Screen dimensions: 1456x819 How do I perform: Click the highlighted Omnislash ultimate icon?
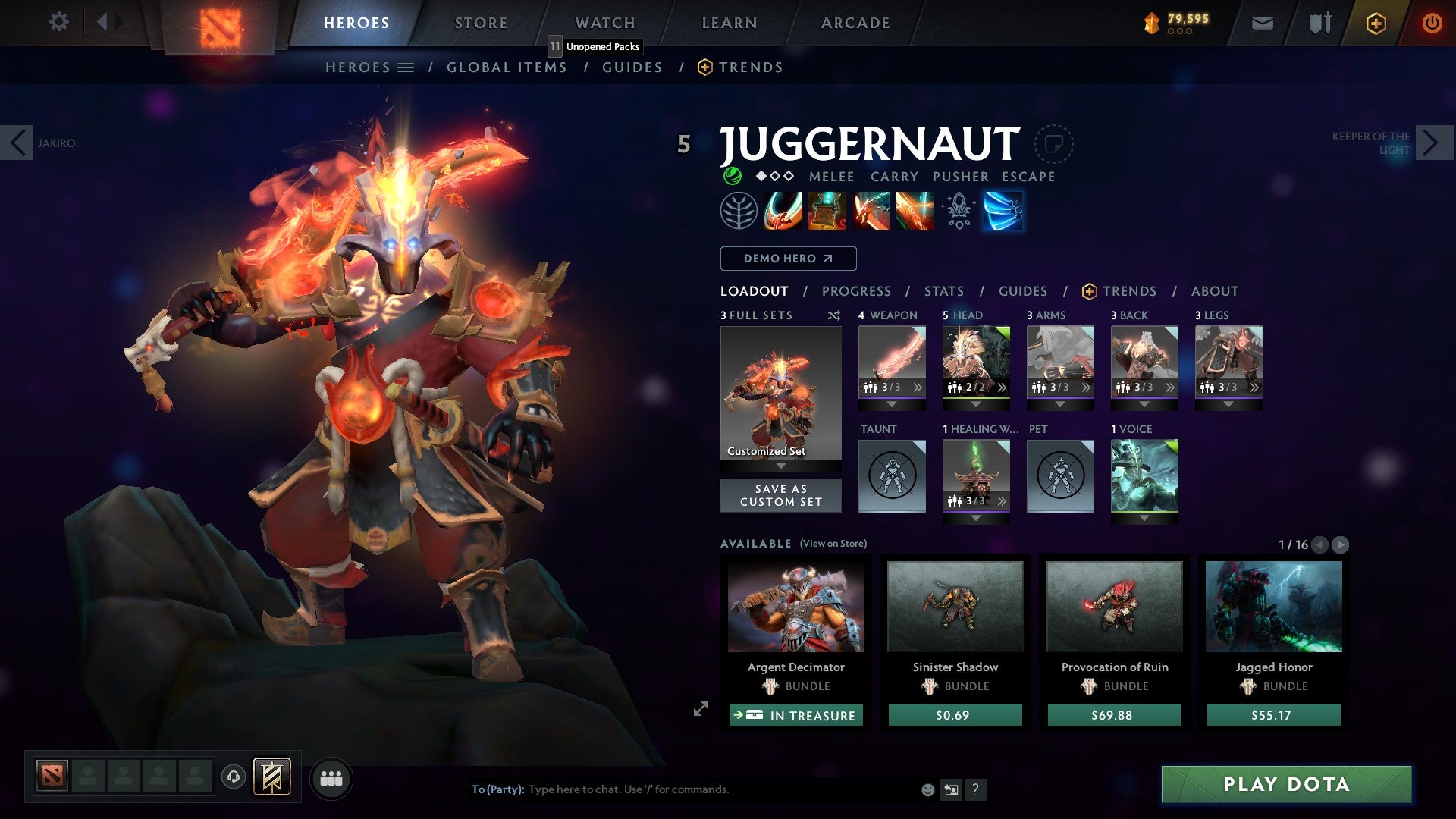[1003, 211]
